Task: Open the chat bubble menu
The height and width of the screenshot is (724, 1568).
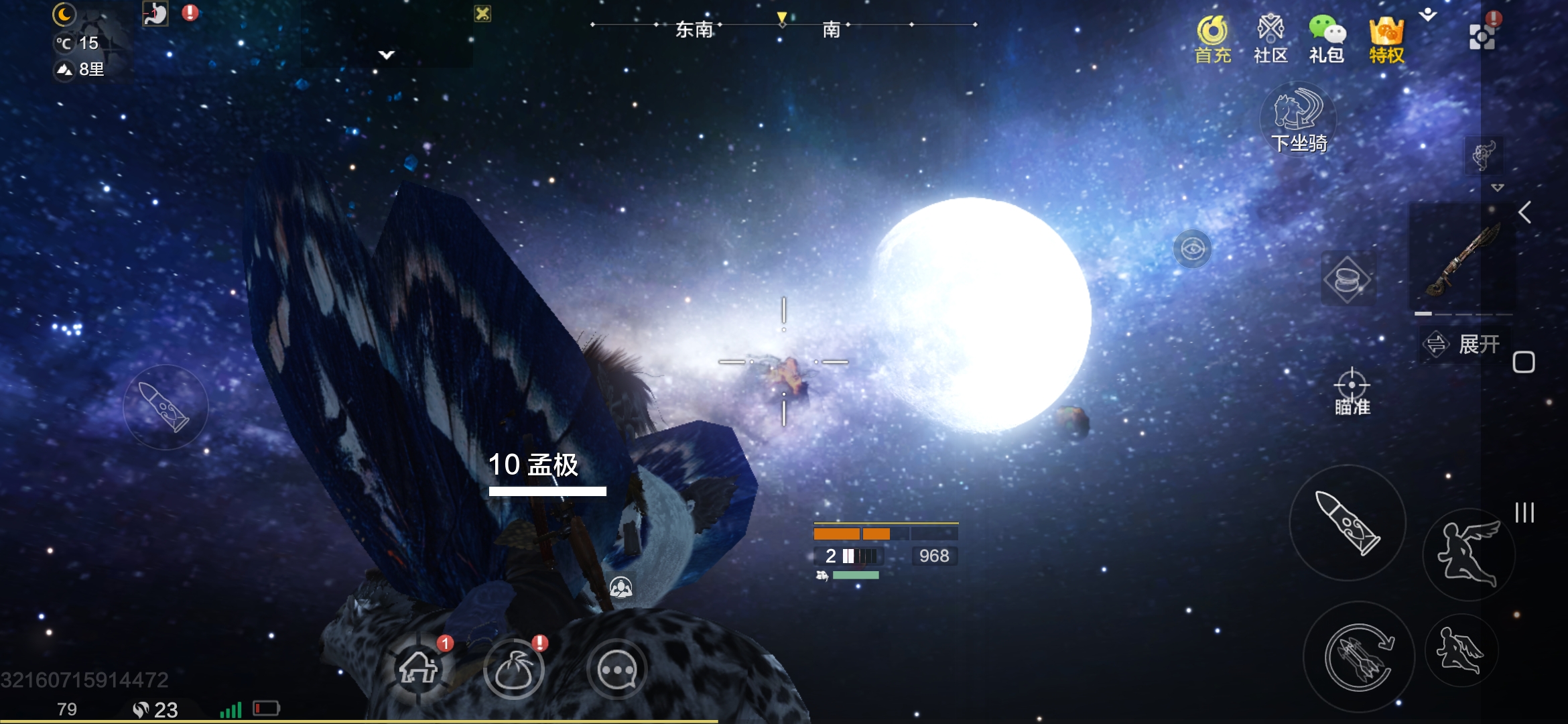Action: (618, 668)
